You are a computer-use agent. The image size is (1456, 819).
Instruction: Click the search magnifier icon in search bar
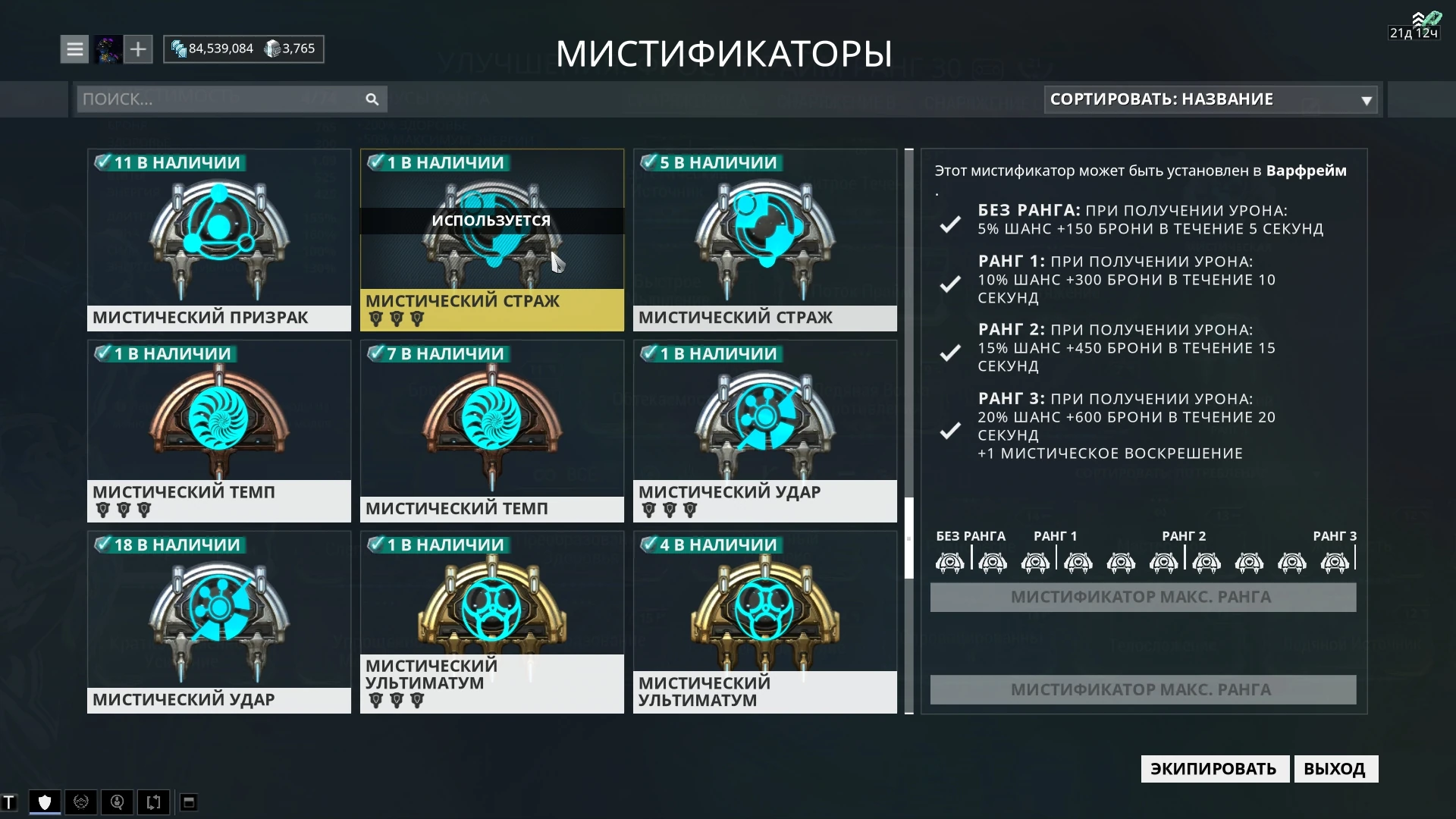point(372,99)
